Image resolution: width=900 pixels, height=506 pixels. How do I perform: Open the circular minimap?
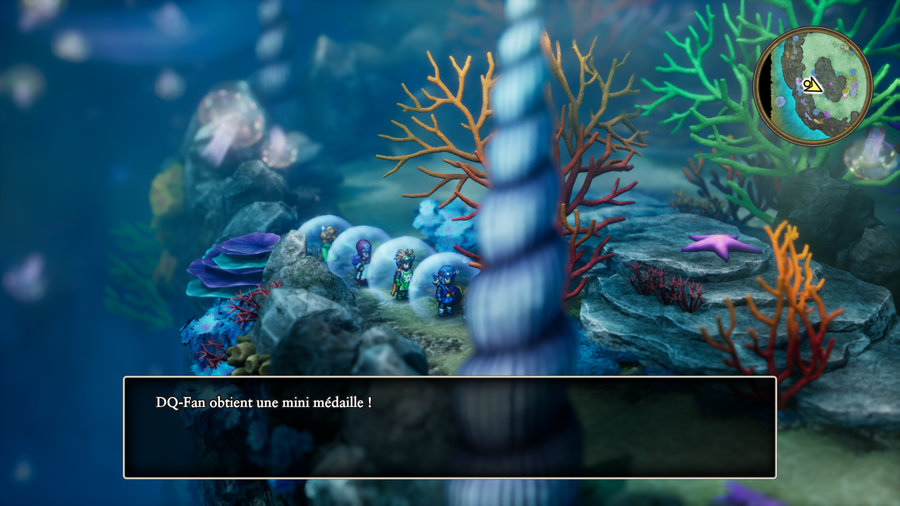(x=812, y=86)
